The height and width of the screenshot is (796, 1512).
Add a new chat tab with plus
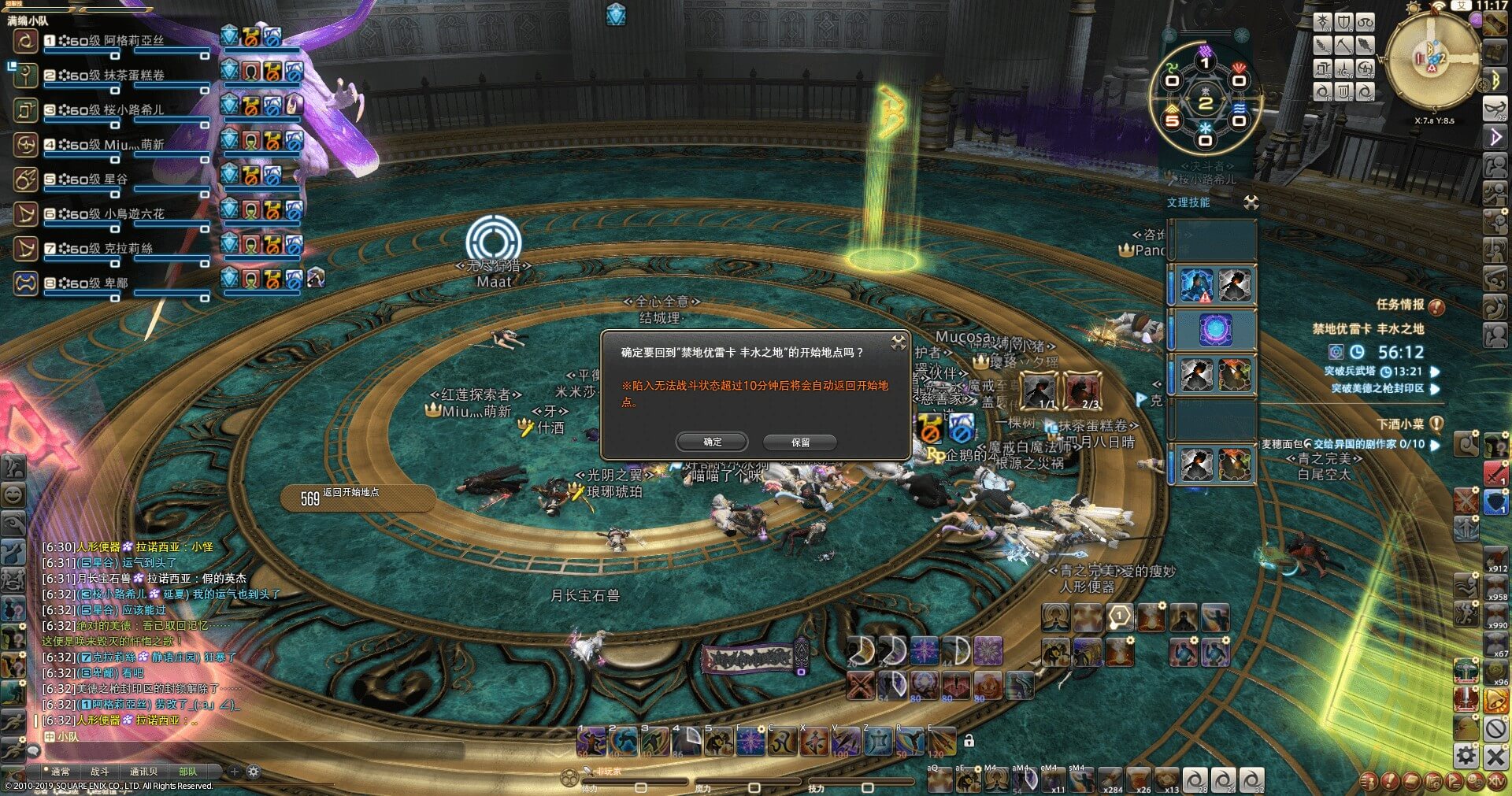click(x=234, y=772)
